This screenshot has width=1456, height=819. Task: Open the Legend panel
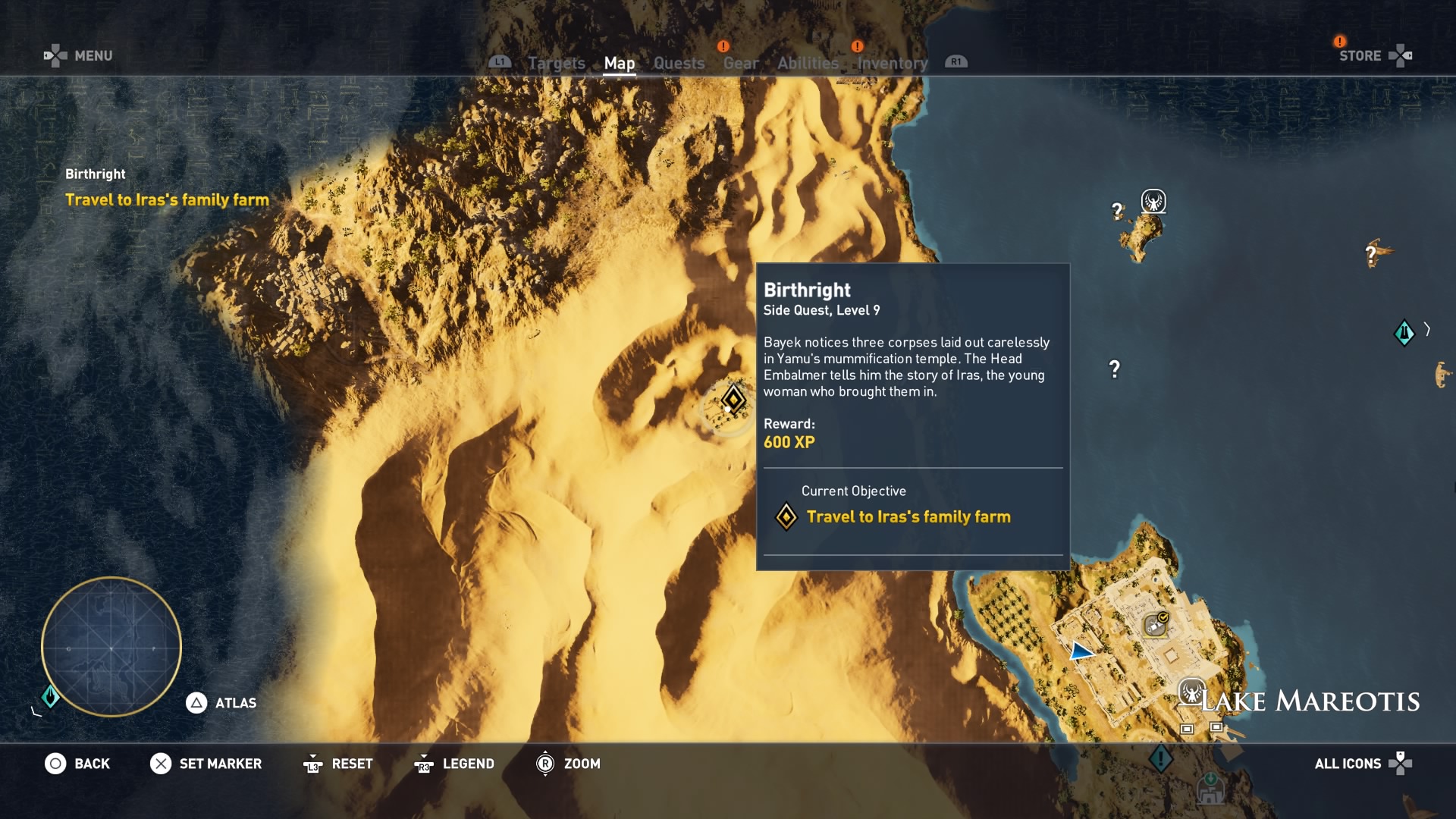coord(468,764)
